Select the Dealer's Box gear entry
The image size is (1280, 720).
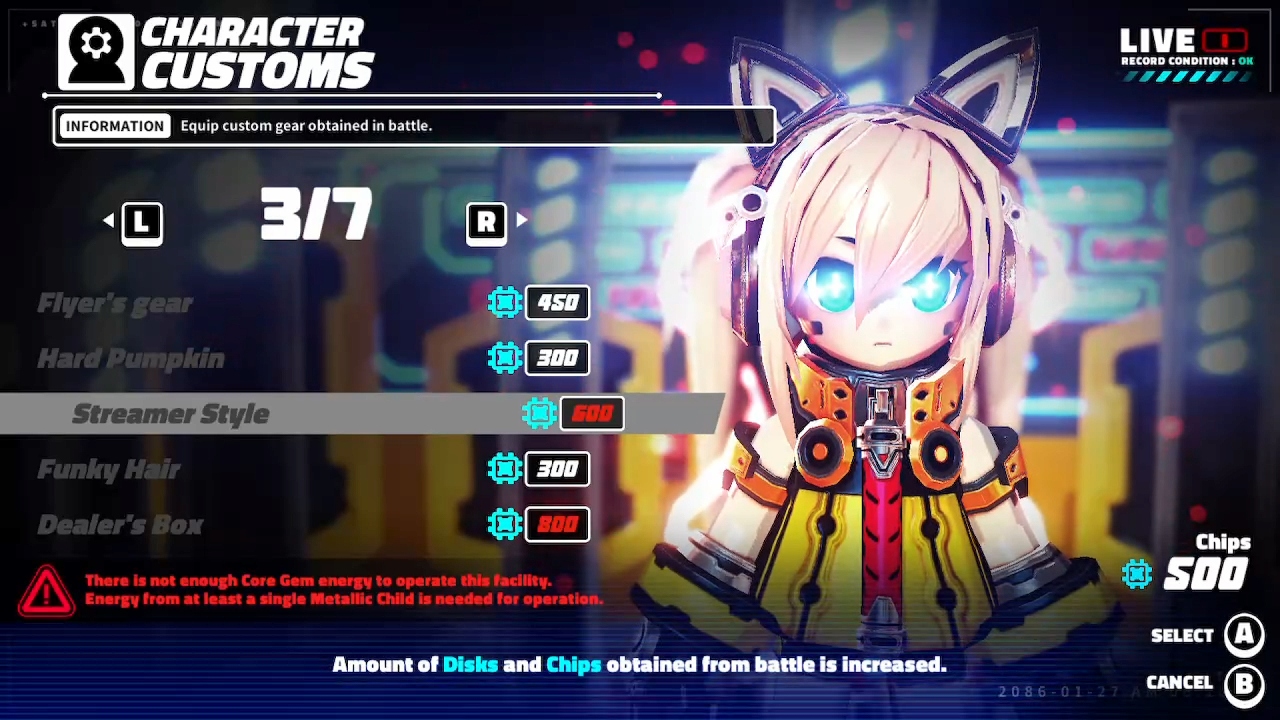tap(120, 524)
